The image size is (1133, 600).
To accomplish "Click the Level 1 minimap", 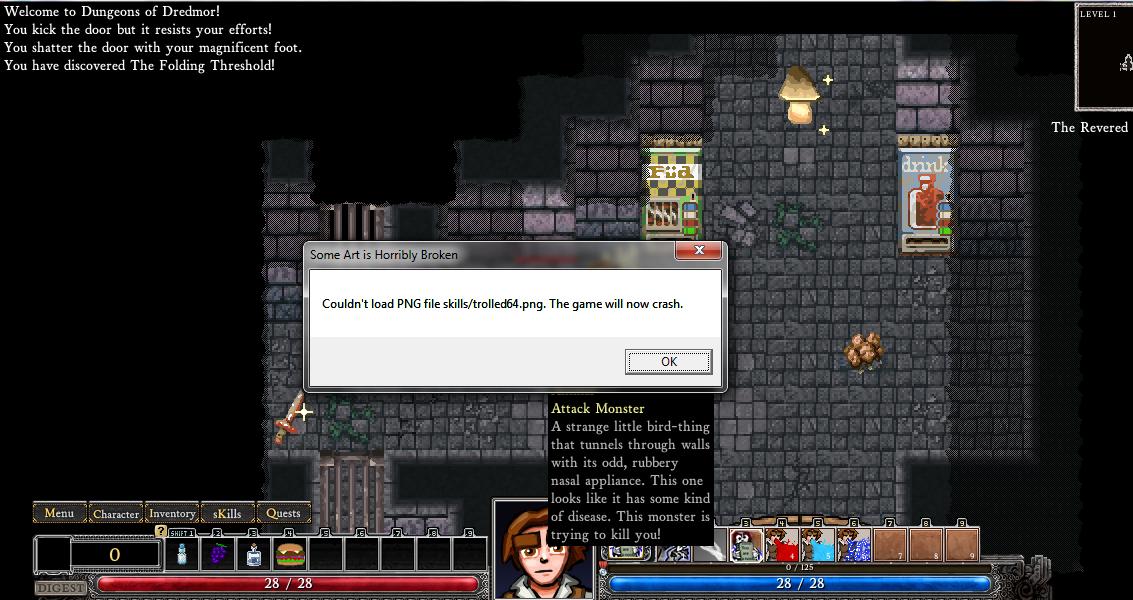I will pos(1104,58).
